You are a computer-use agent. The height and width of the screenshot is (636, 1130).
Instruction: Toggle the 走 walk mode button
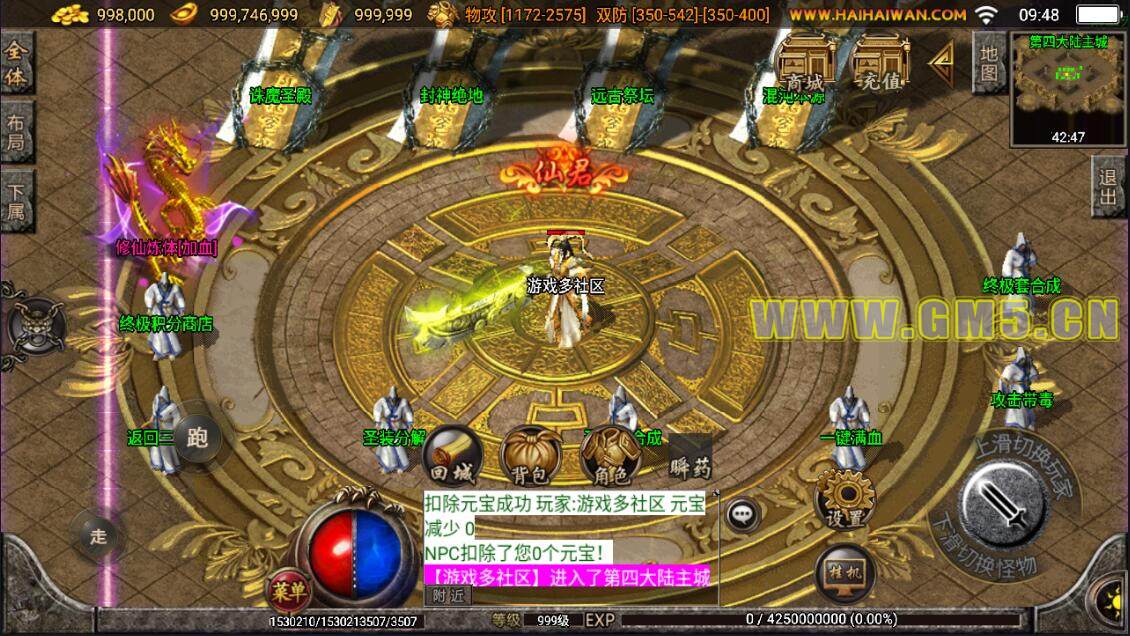click(x=98, y=536)
